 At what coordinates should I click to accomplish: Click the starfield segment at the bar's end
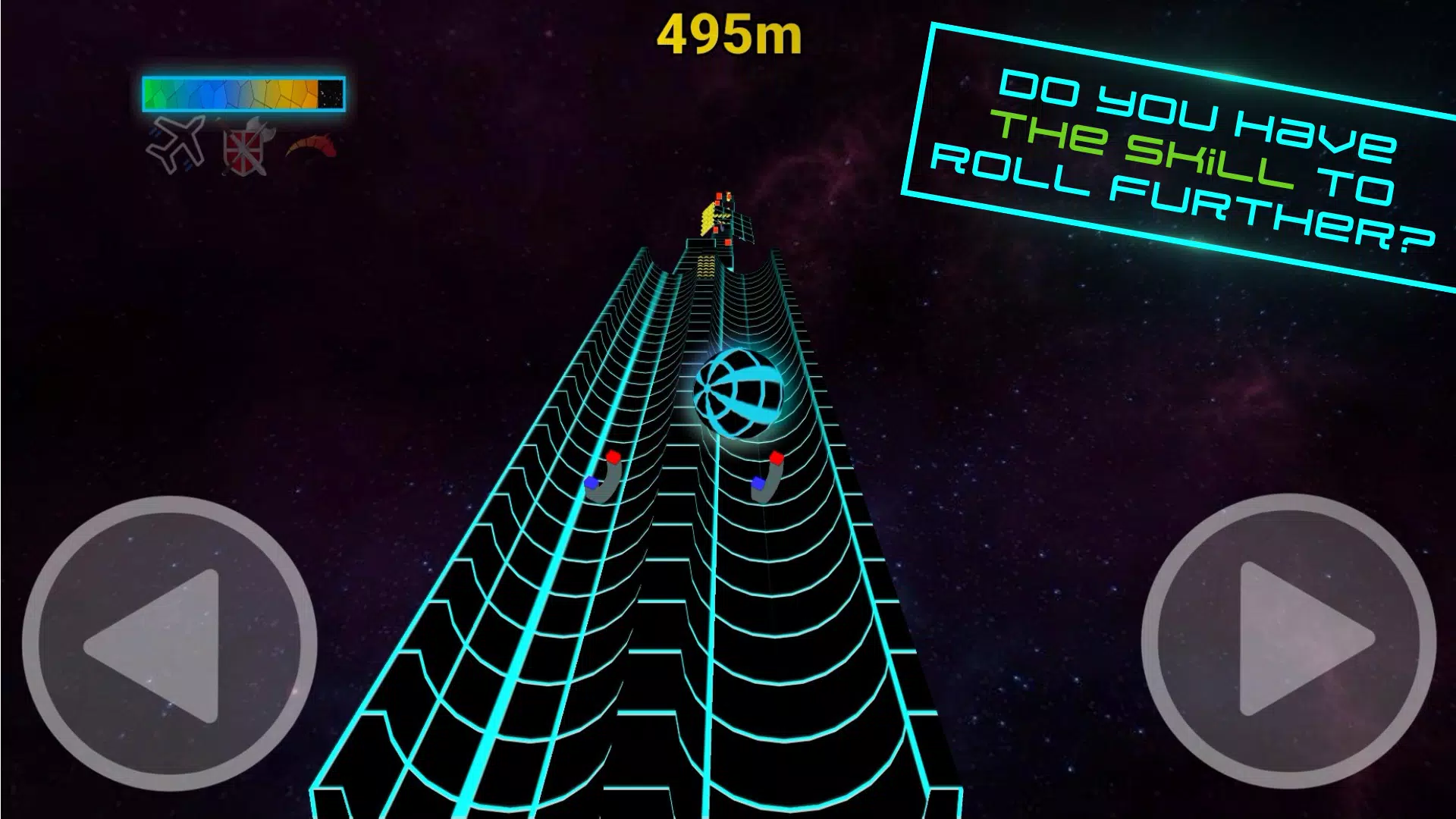coord(330,93)
